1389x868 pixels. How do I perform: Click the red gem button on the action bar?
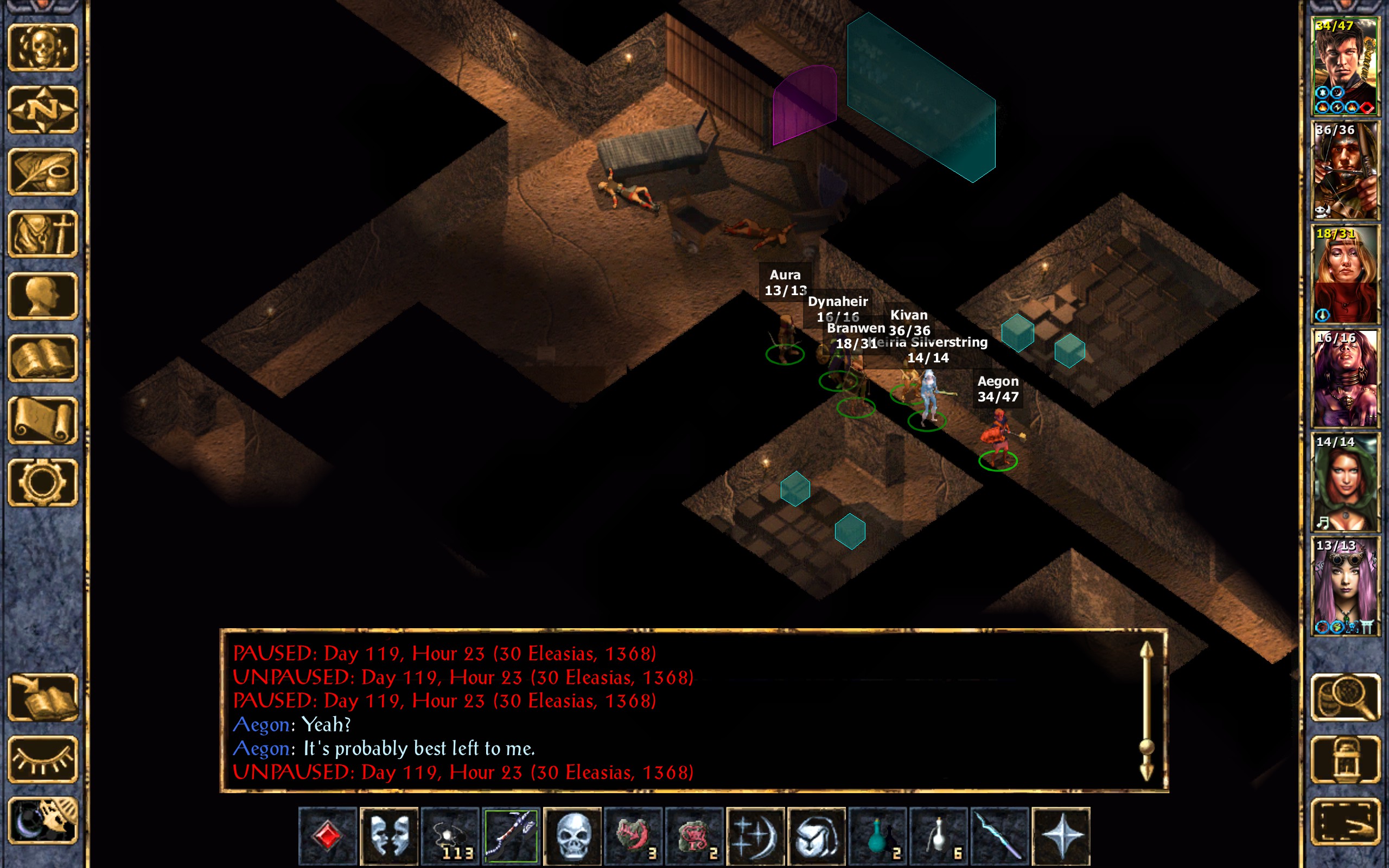coord(328,836)
